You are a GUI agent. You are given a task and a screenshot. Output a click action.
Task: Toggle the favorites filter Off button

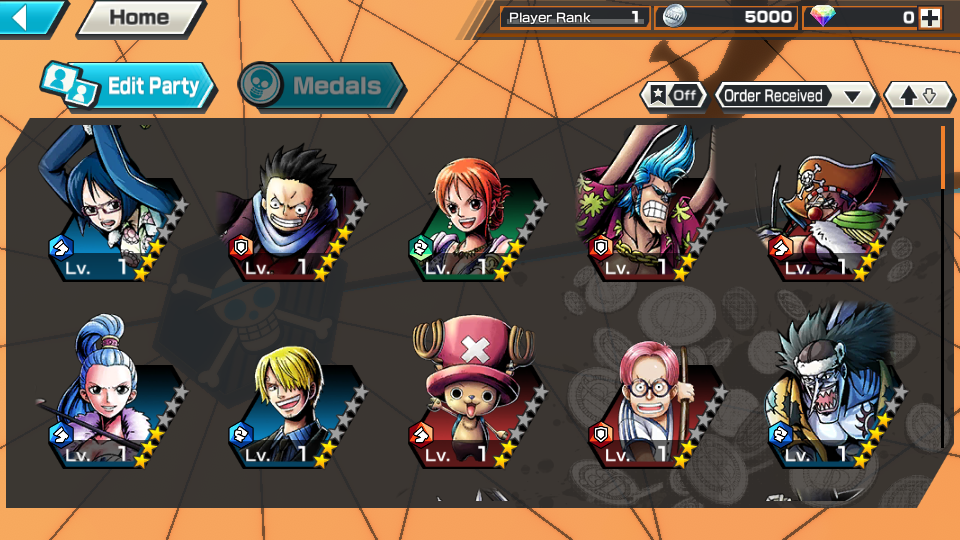pyautogui.click(x=674, y=95)
